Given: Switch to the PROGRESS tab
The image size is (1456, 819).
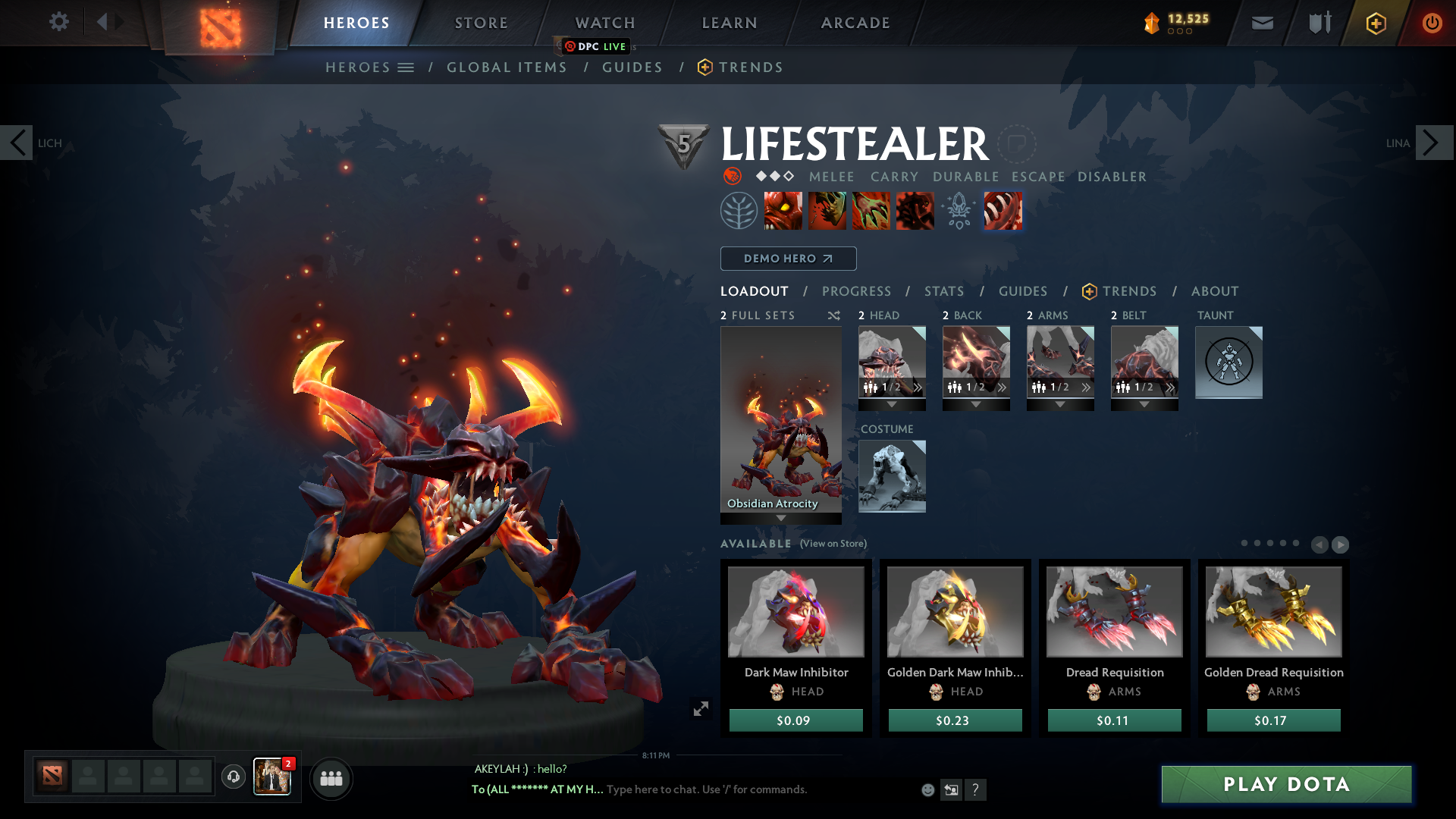Looking at the screenshot, I should pyautogui.click(x=857, y=291).
